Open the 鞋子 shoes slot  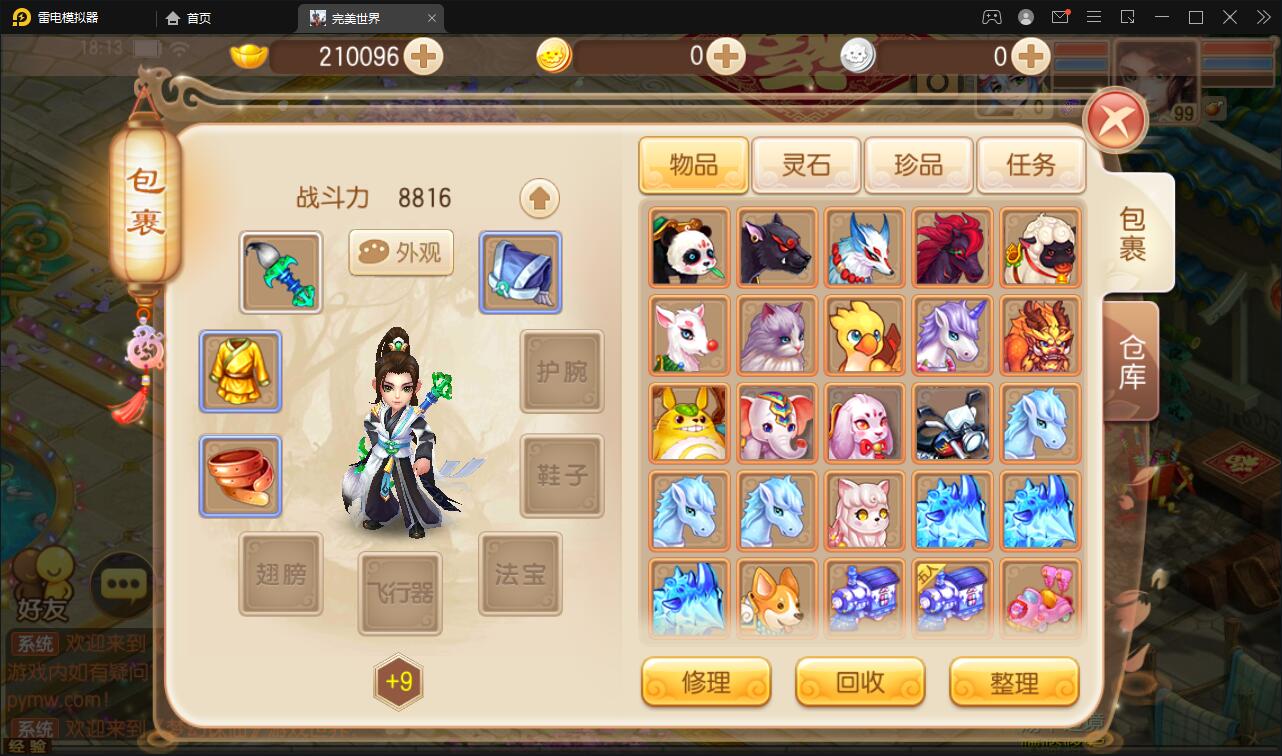coord(561,475)
